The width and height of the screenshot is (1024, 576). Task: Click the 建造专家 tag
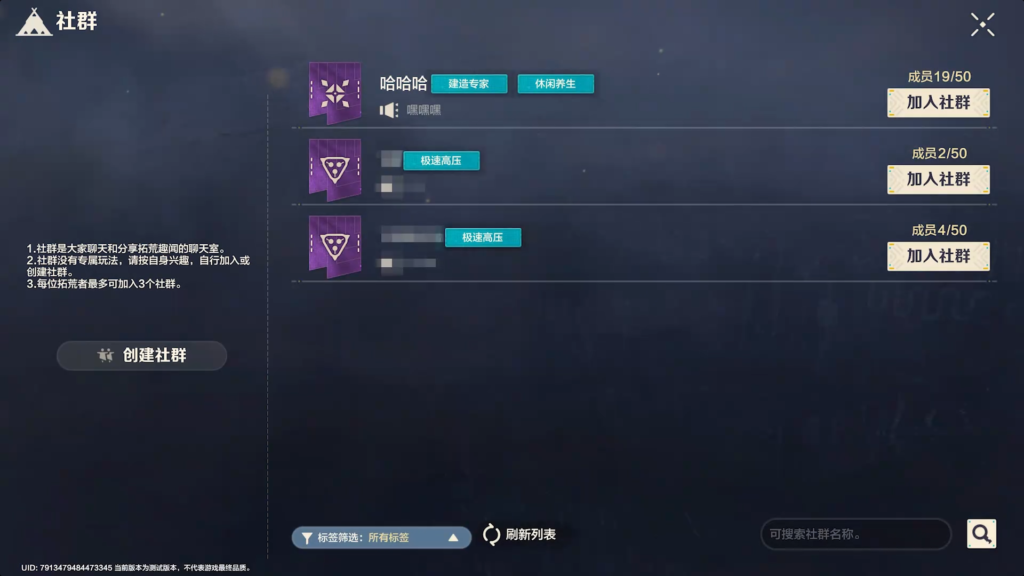469,84
